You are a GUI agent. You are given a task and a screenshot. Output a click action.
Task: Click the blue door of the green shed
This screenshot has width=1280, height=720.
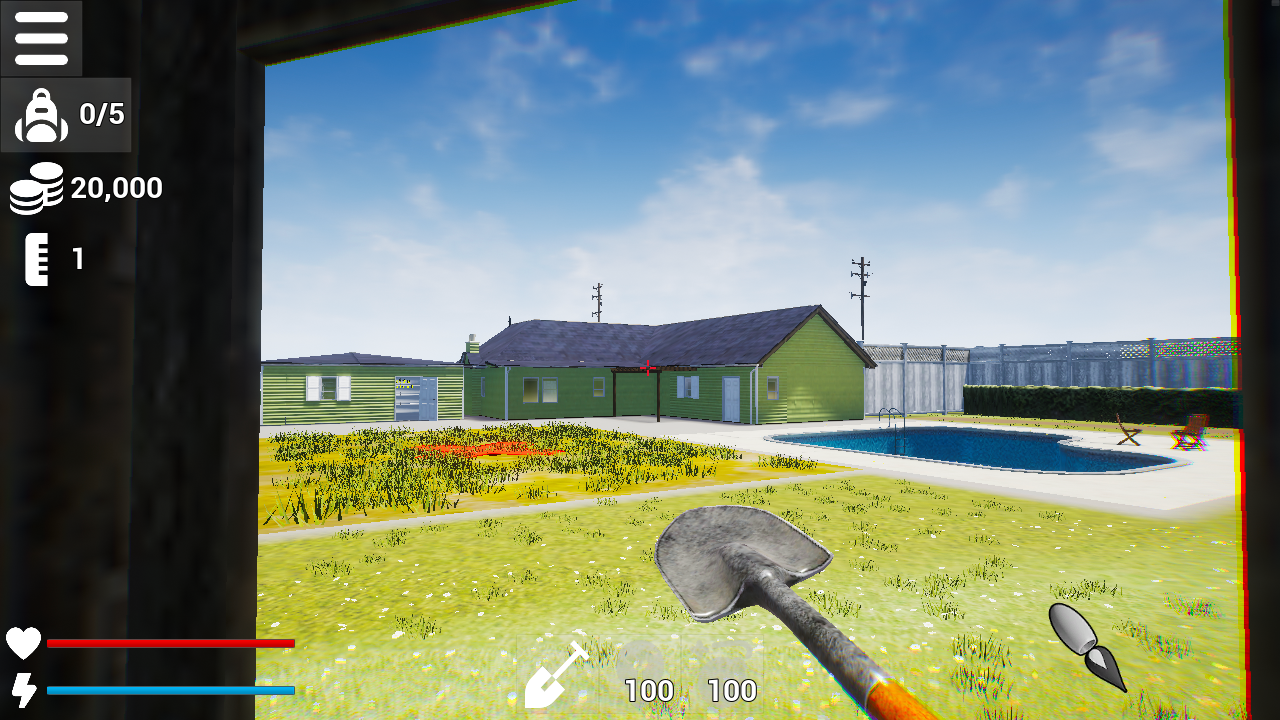[427, 398]
